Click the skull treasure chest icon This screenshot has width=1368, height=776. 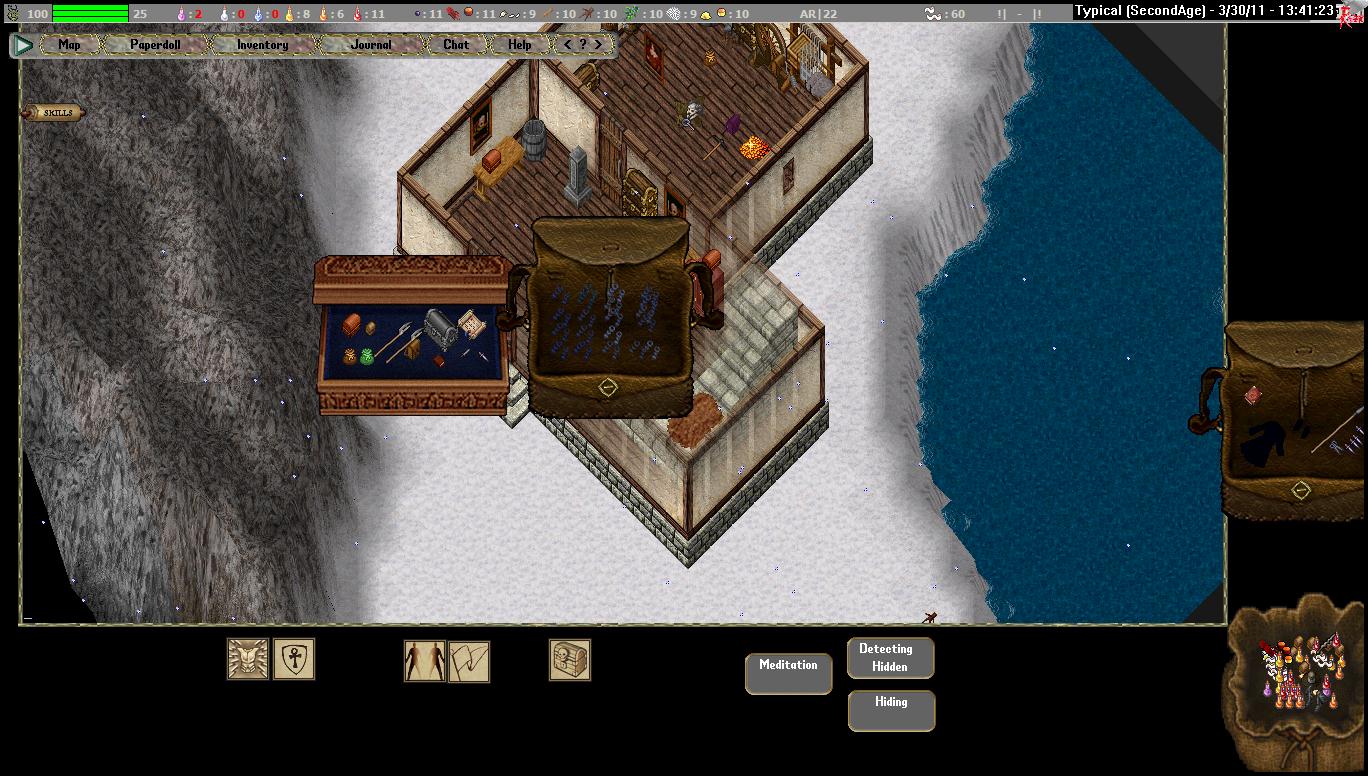(570, 660)
